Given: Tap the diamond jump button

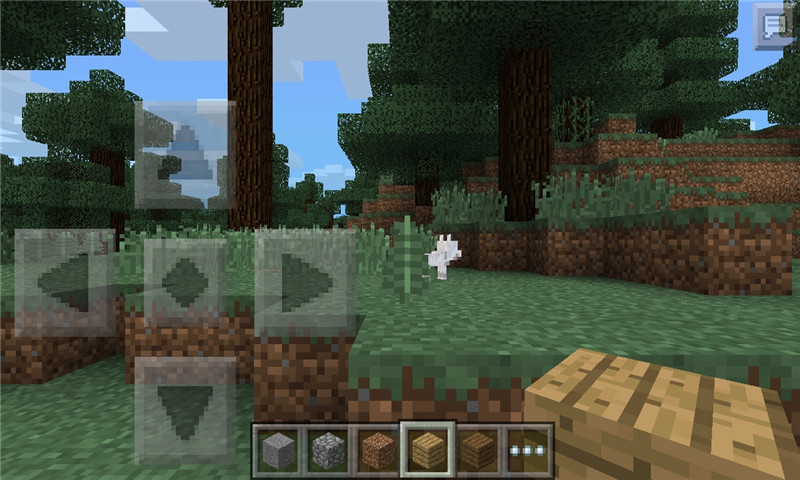Looking at the screenshot, I should (x=185, y=283).
